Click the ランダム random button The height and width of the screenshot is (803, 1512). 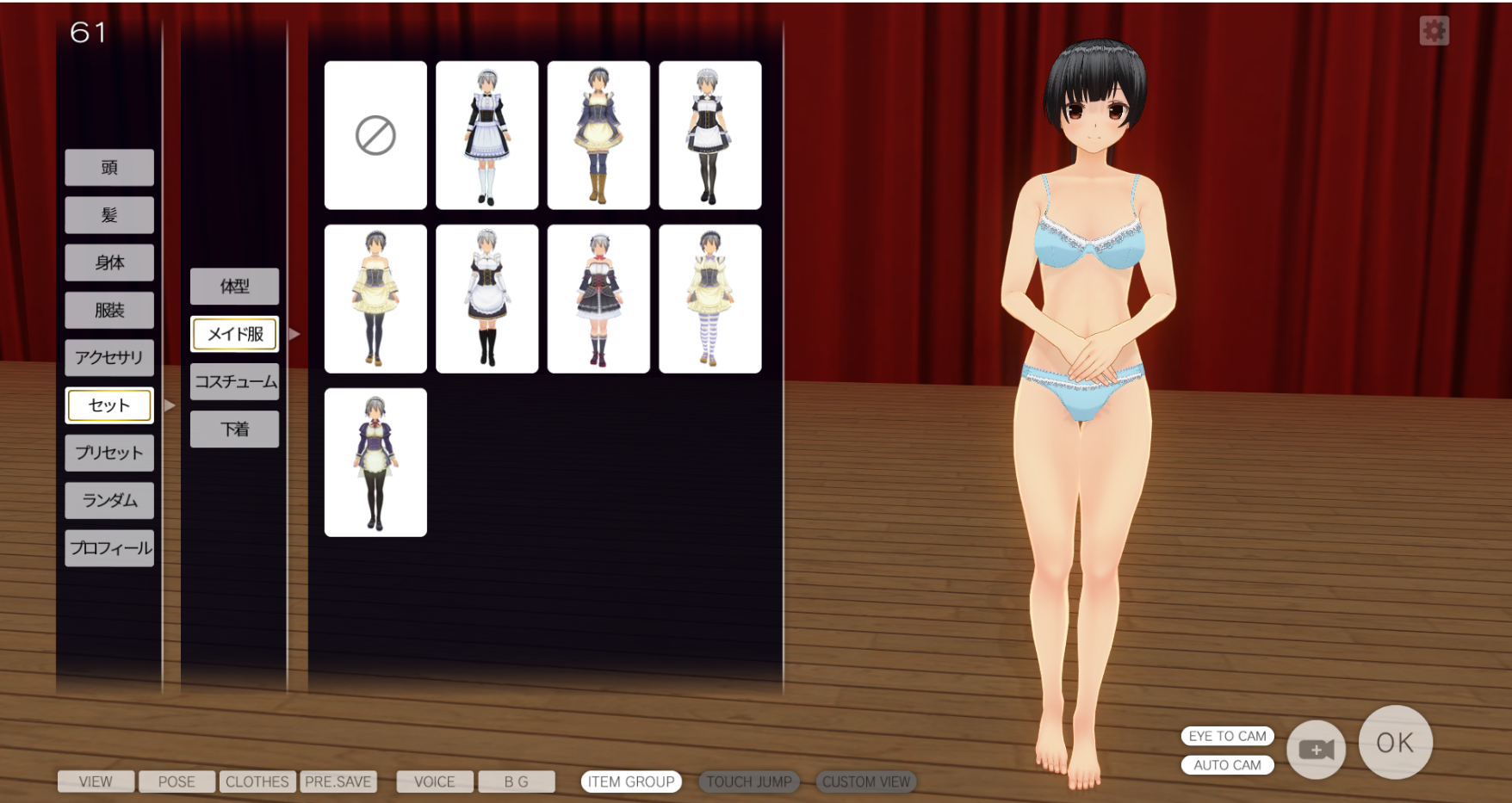109,500
